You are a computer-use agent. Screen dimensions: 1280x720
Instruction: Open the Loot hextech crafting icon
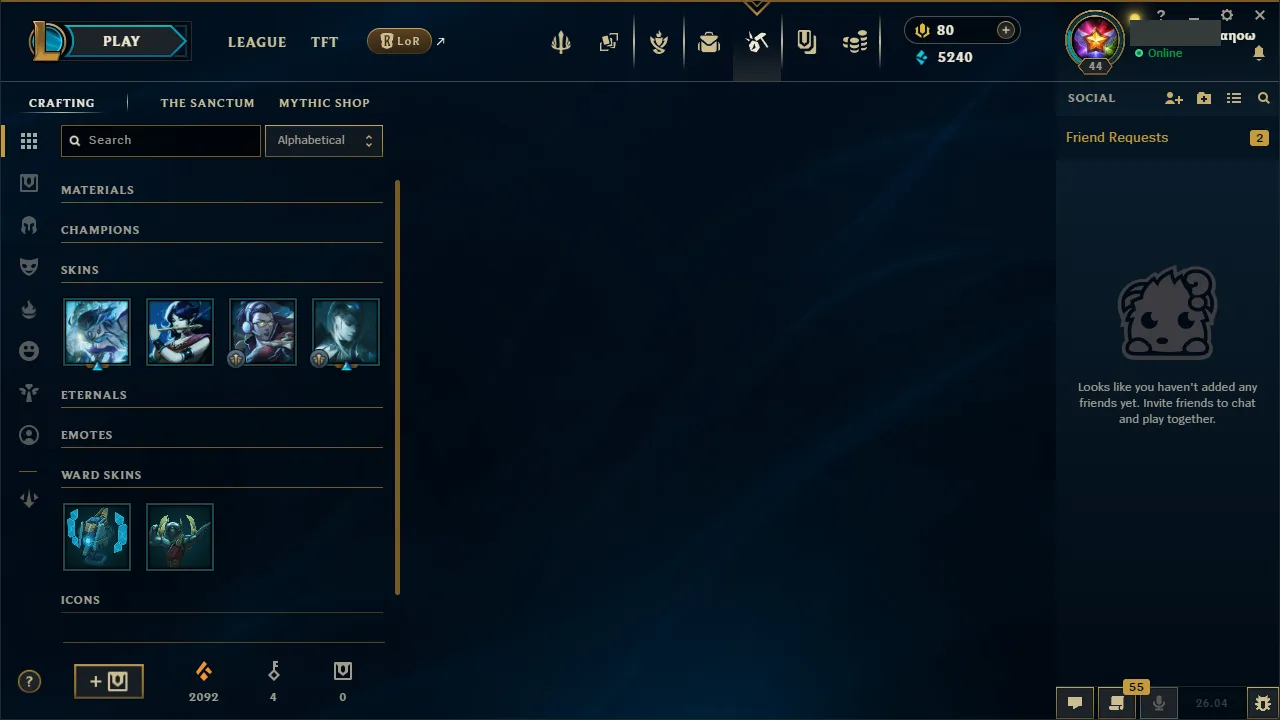[757, 41]
